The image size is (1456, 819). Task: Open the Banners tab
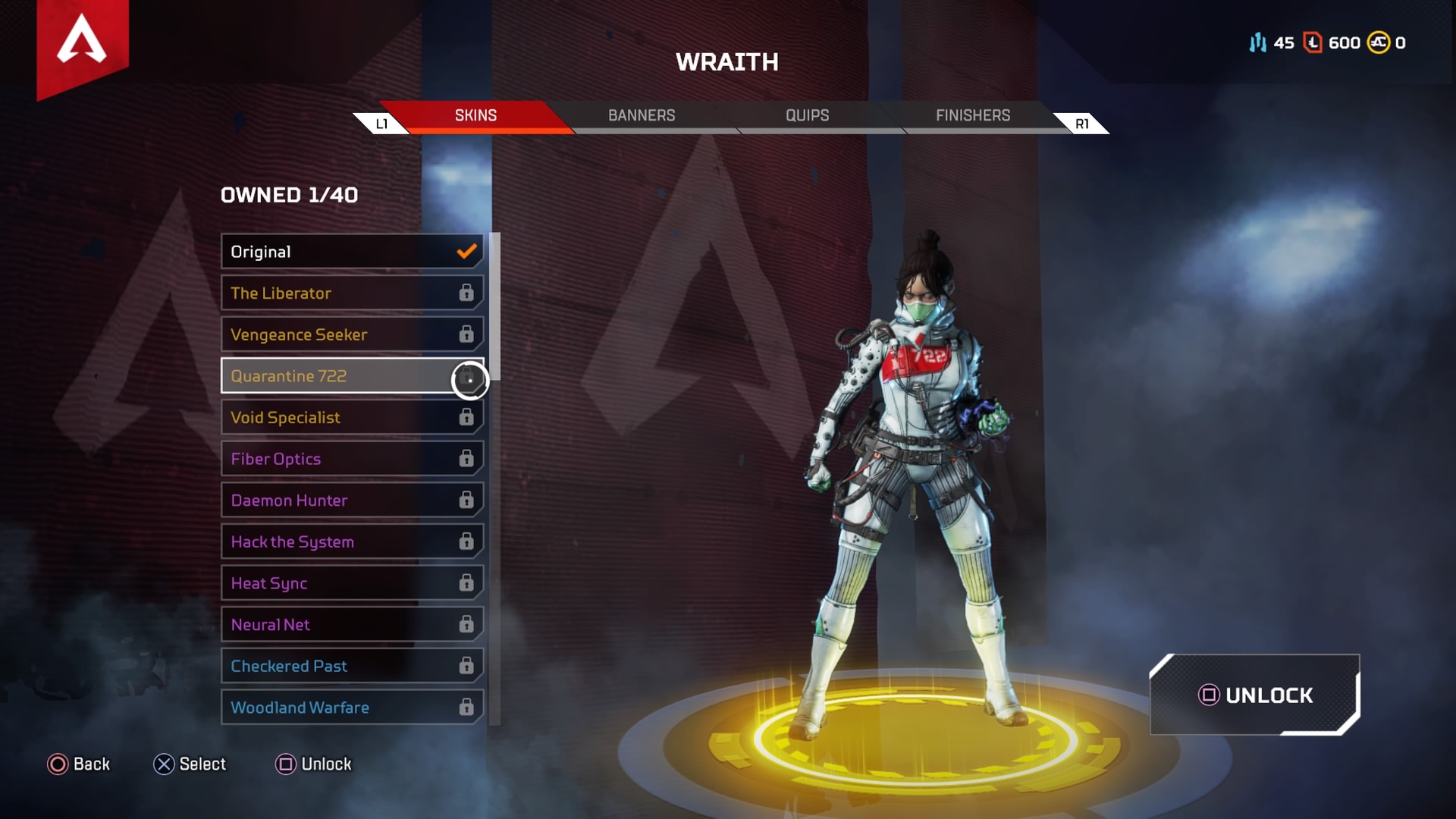641,115
